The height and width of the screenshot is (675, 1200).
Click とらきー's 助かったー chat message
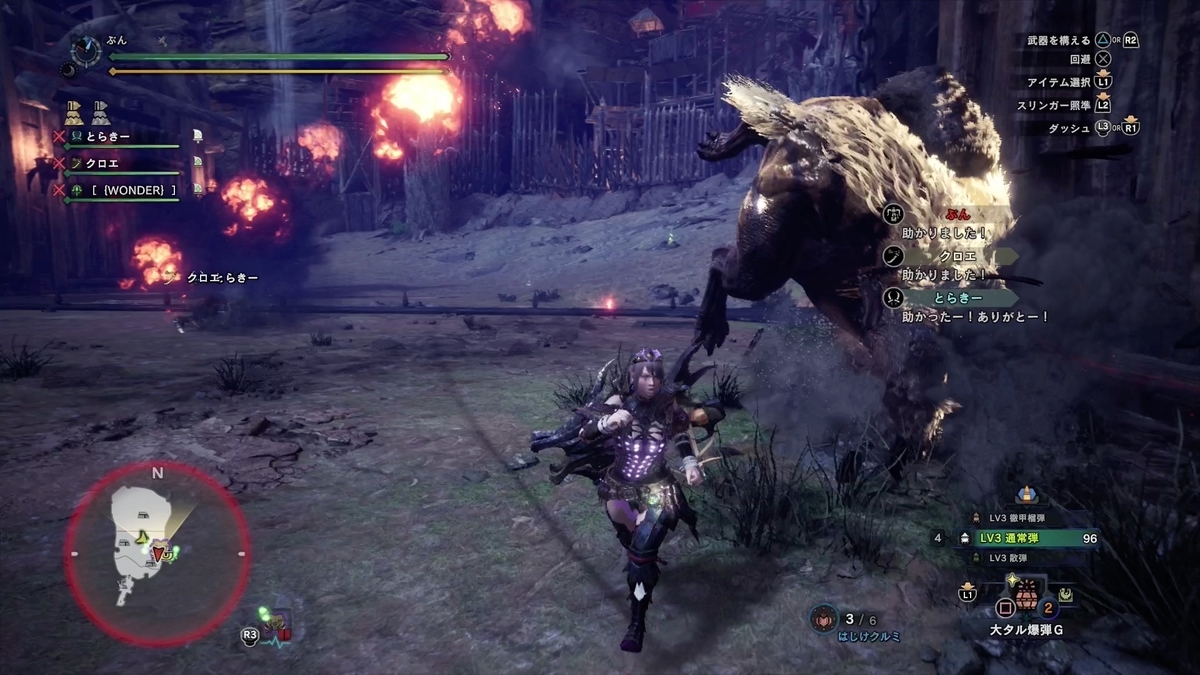(960, 306)
